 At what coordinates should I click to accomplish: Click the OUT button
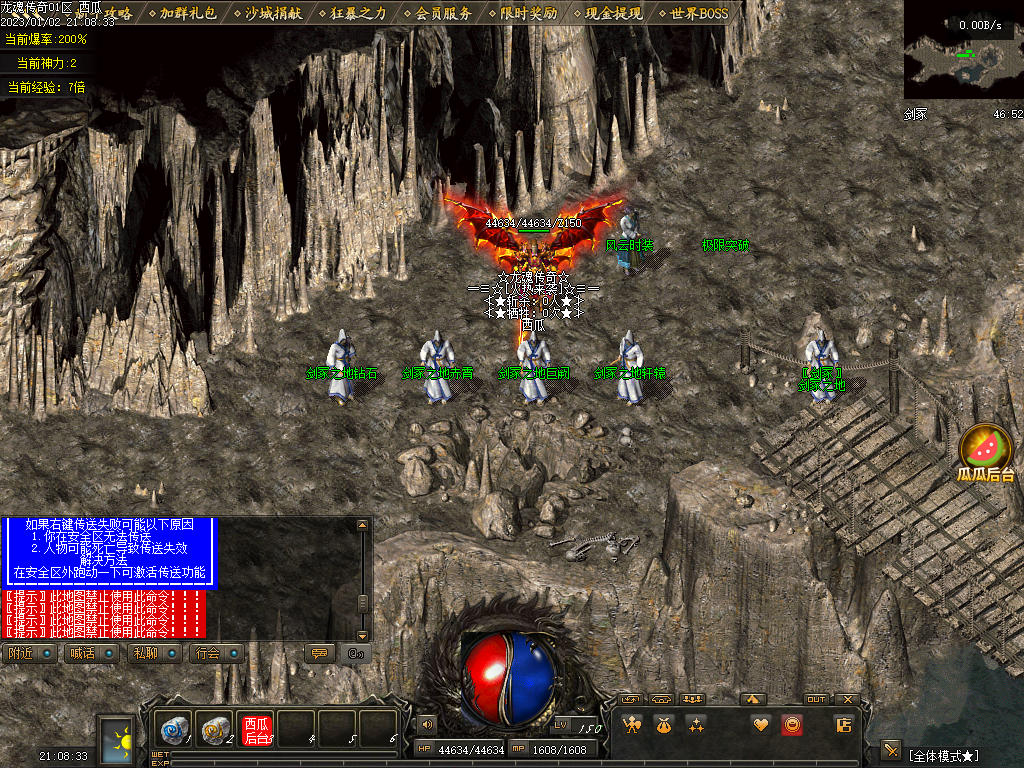tap(816, 699)
